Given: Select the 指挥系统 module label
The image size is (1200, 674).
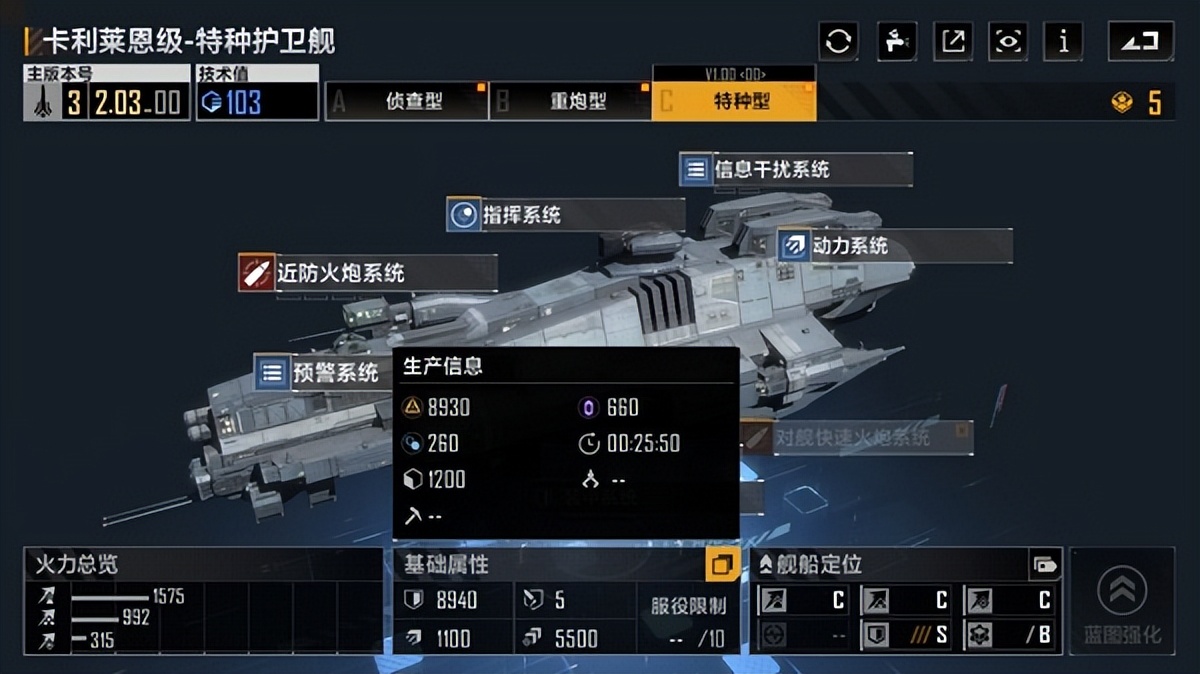Looking at the screenshot, I should [565, 215].
